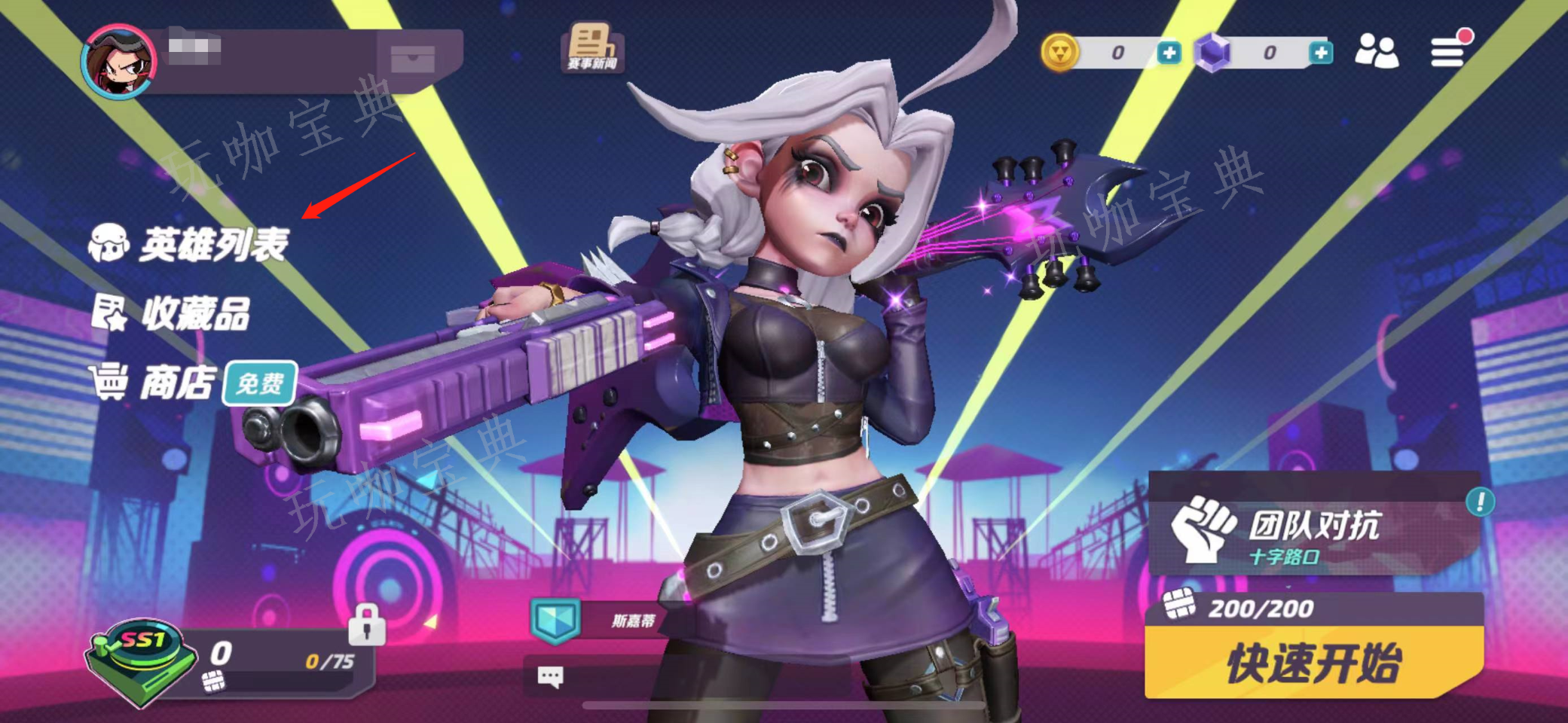Open the hamburger menu with red dot

click(1449, 50)
